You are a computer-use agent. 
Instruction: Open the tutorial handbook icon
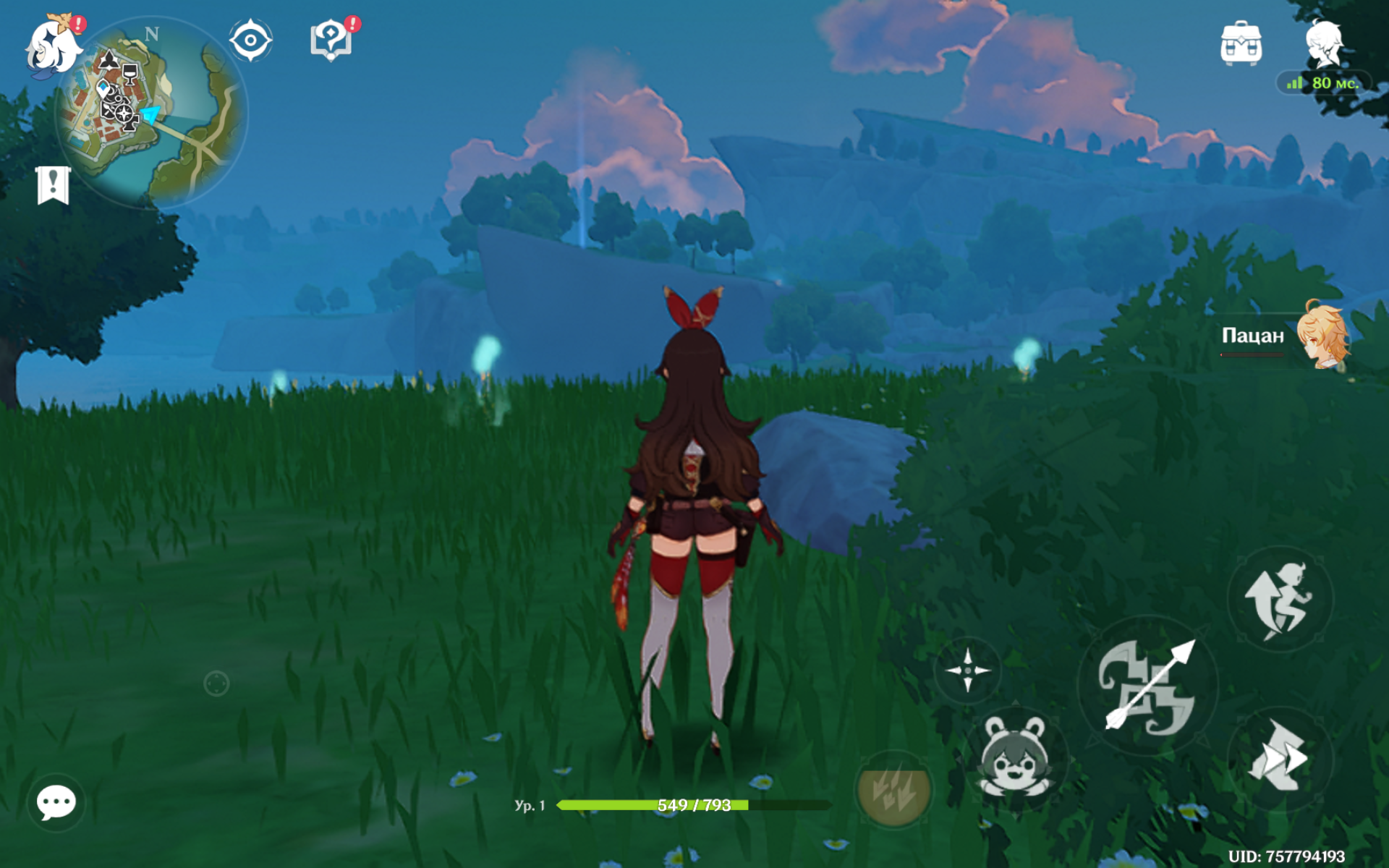(331, 39)
